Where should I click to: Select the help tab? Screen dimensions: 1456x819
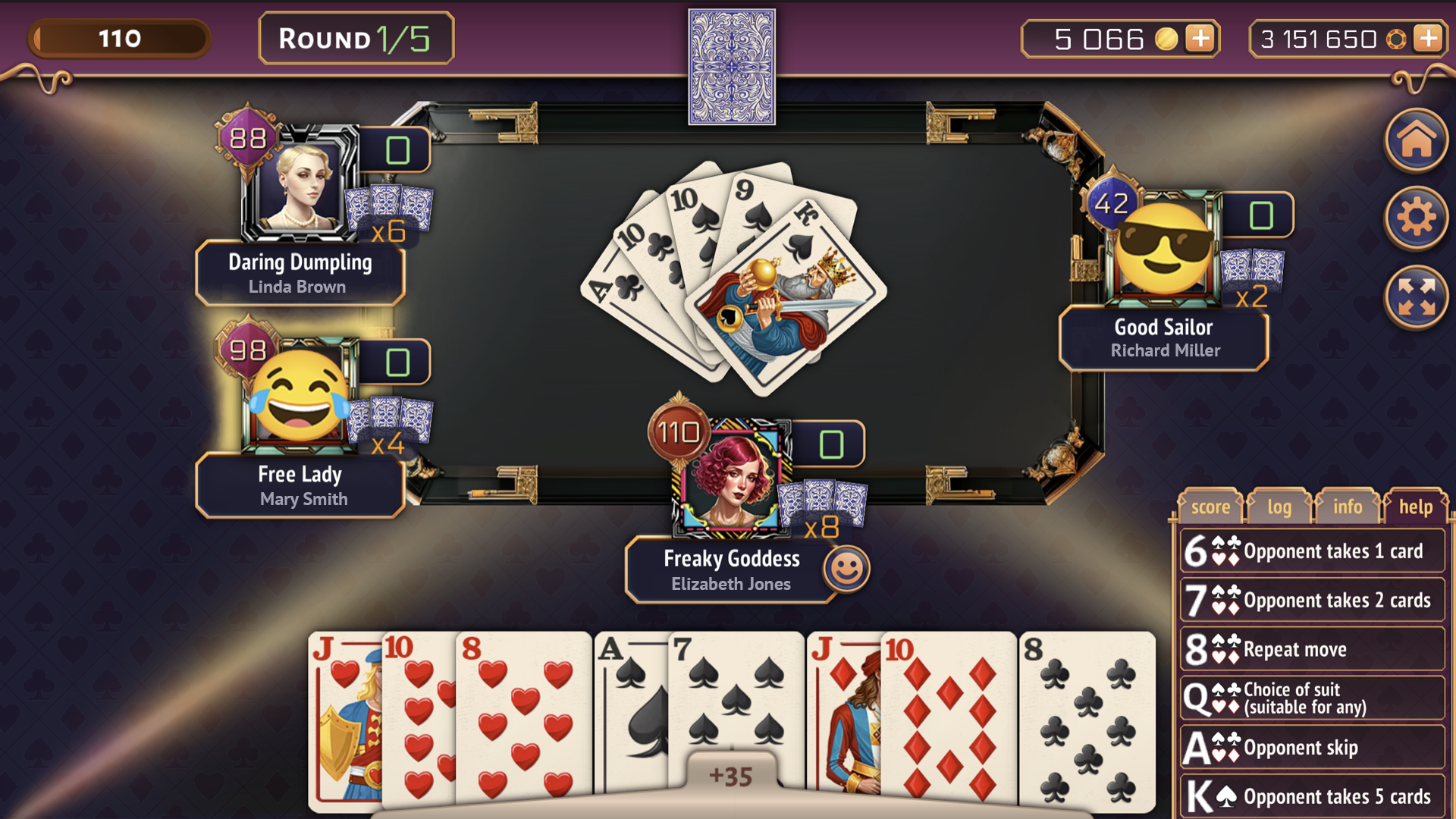[1416, 506]
